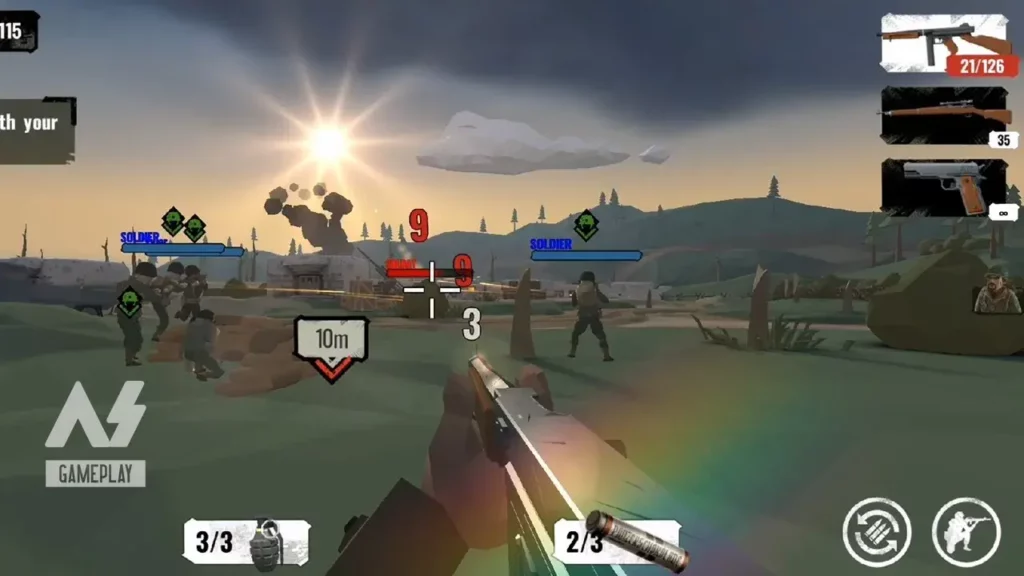Viewport: 1024px width, 576px height.
Task: Equip the pistol sidearm slot
Action: (945, 188)
